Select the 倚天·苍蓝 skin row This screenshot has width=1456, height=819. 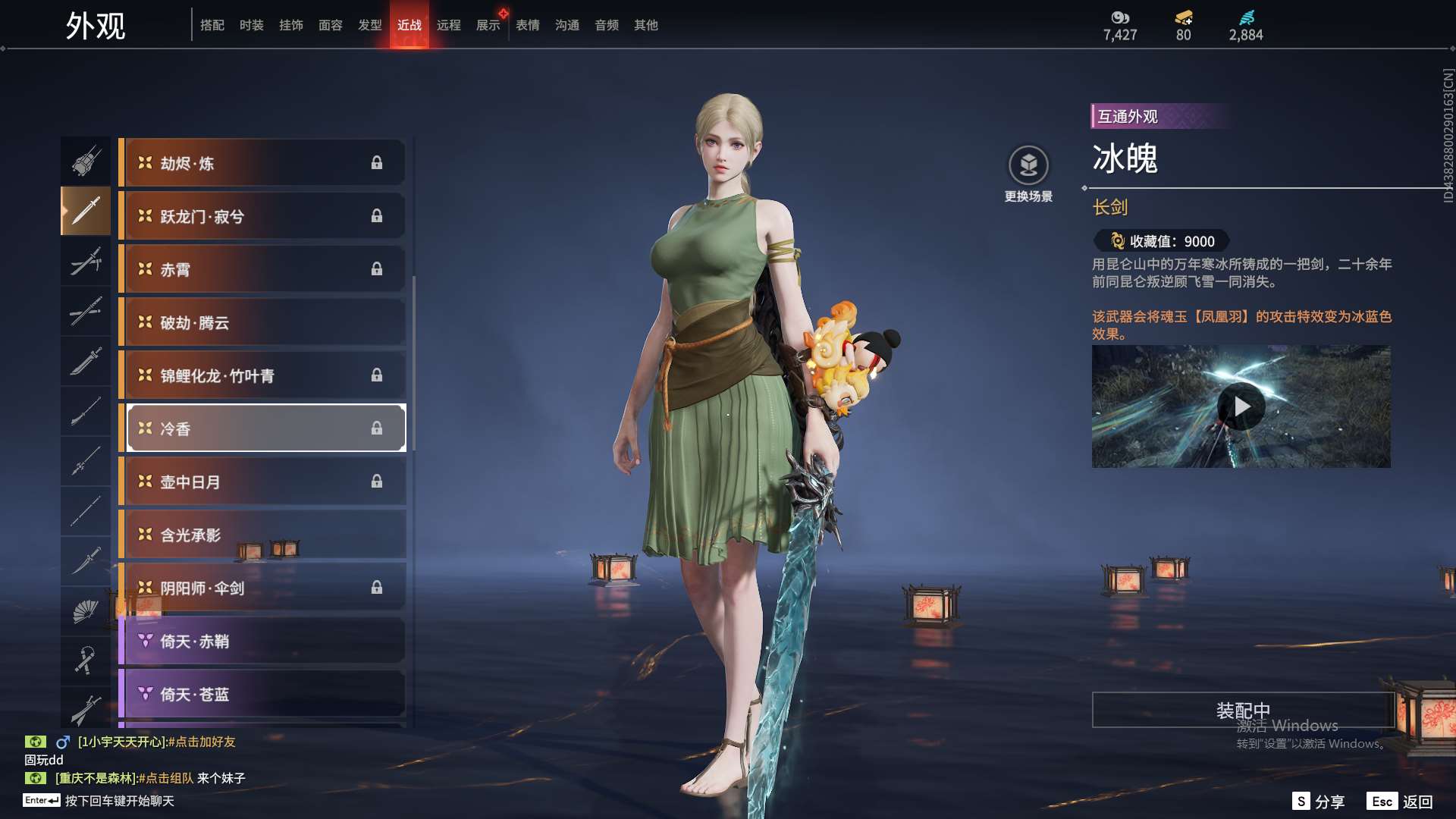tap(262, 694)
